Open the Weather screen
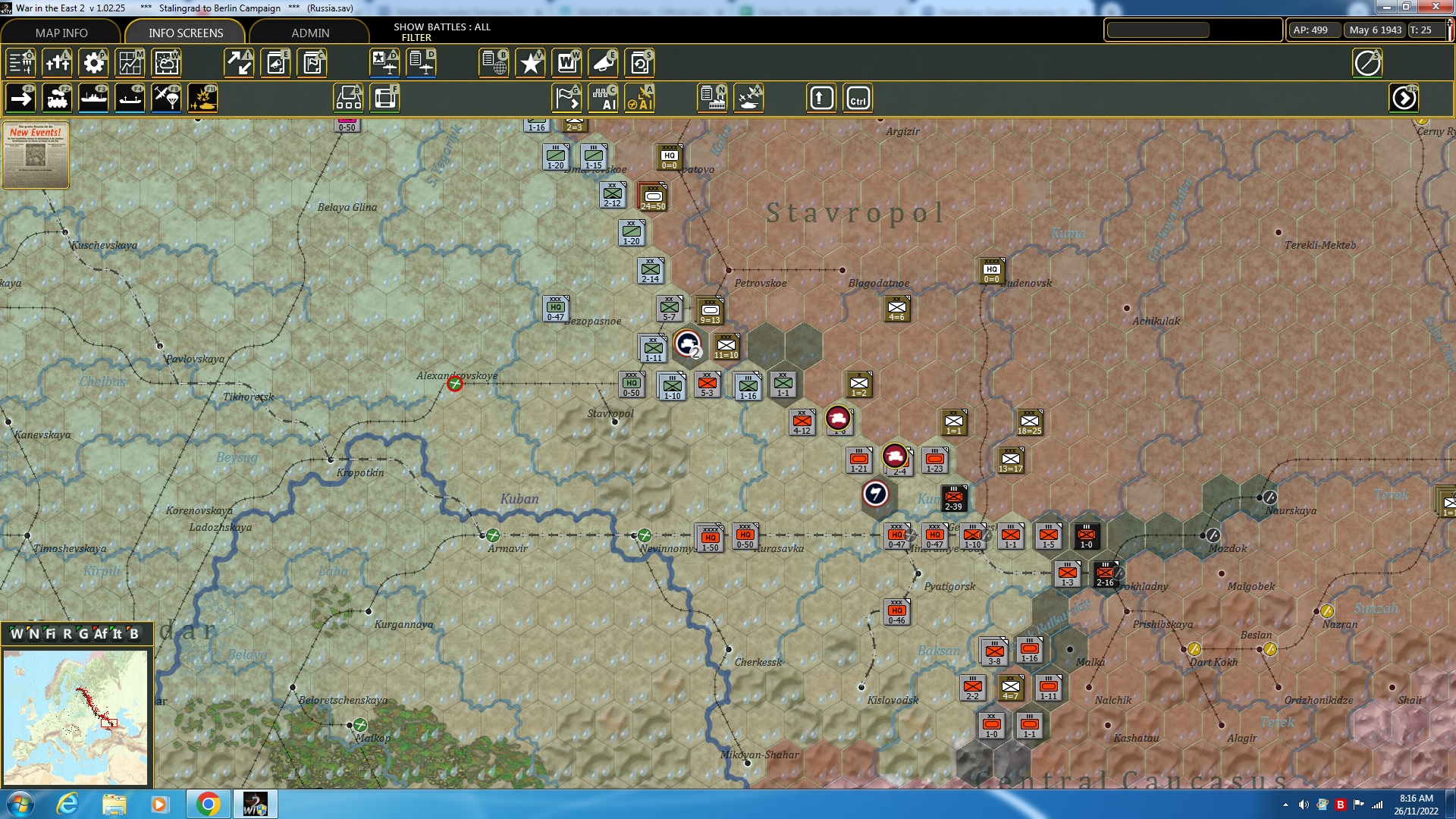This screenshot has height=819, width=1456. (166, 63)
